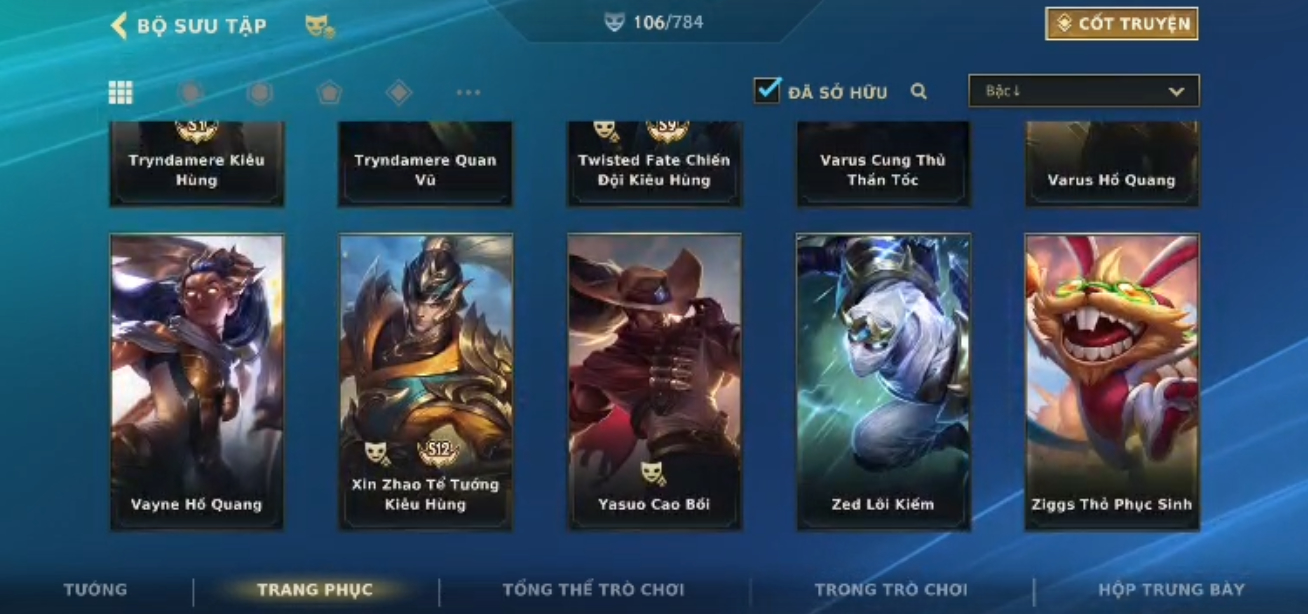Open the skin search magnifier
This screenshot has height=614, width=1308.
coord(918,92)
